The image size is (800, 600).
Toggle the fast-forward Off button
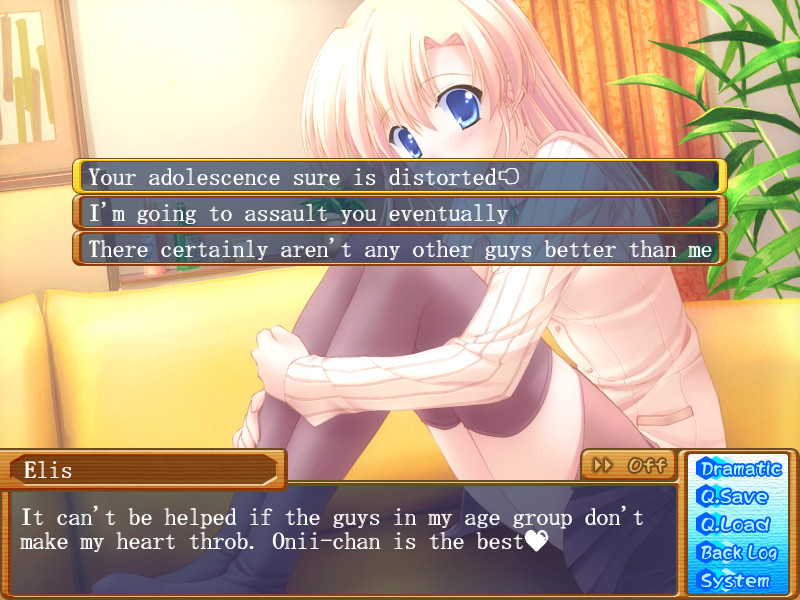(629, 465)
